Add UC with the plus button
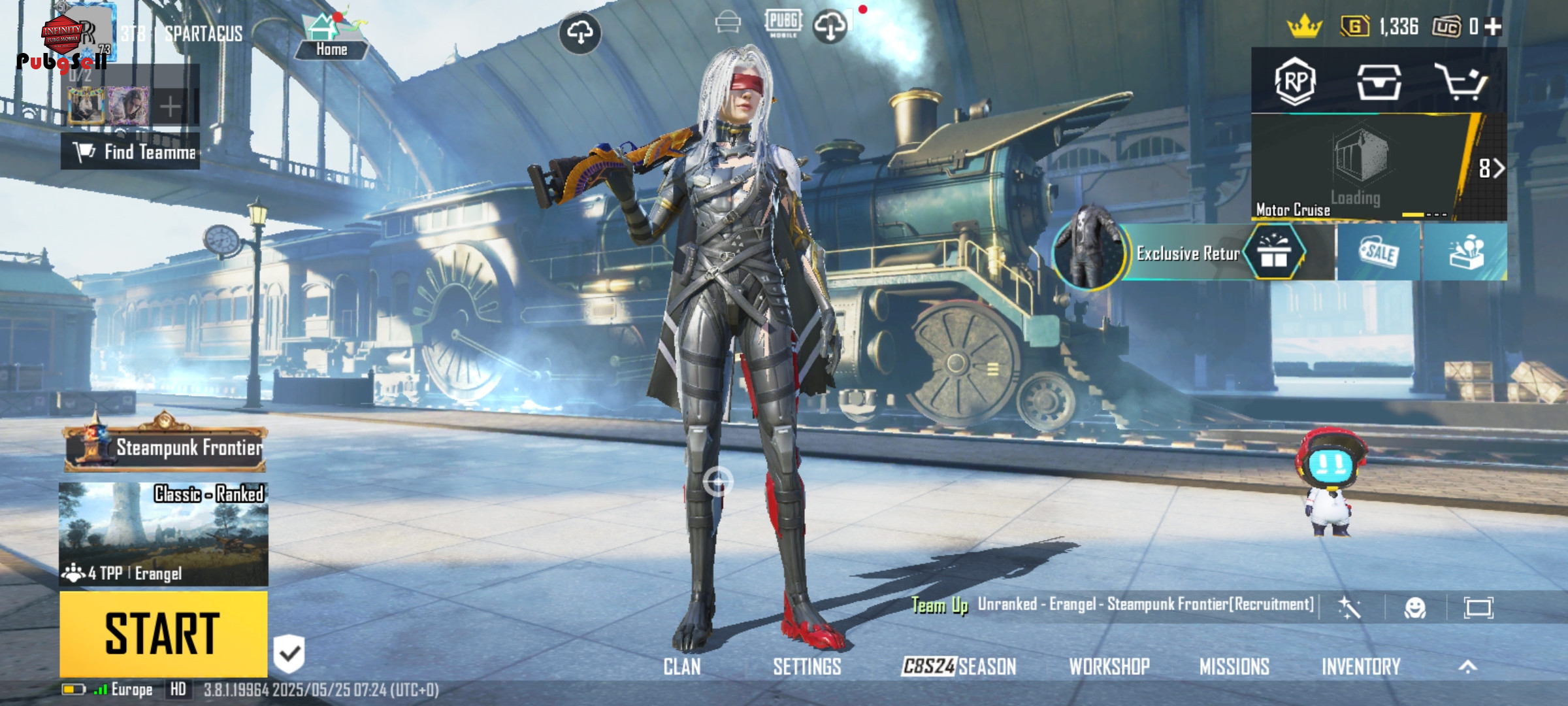The width and height of the screenshot is (1568, 706). point(1494,27)
